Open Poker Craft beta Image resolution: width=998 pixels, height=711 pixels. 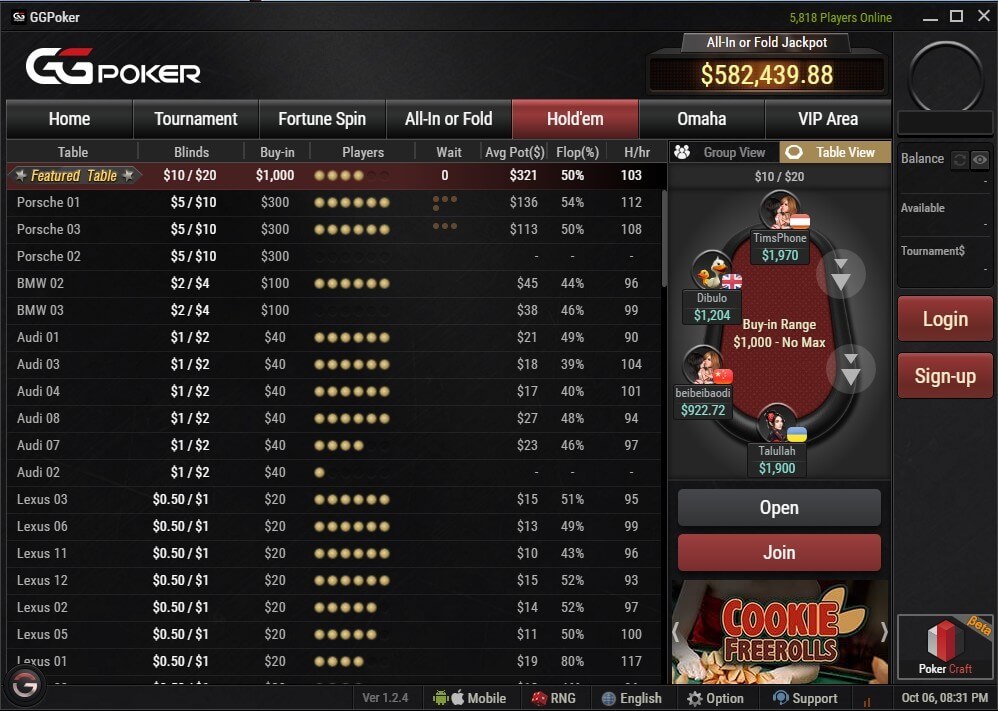[945, 648]
